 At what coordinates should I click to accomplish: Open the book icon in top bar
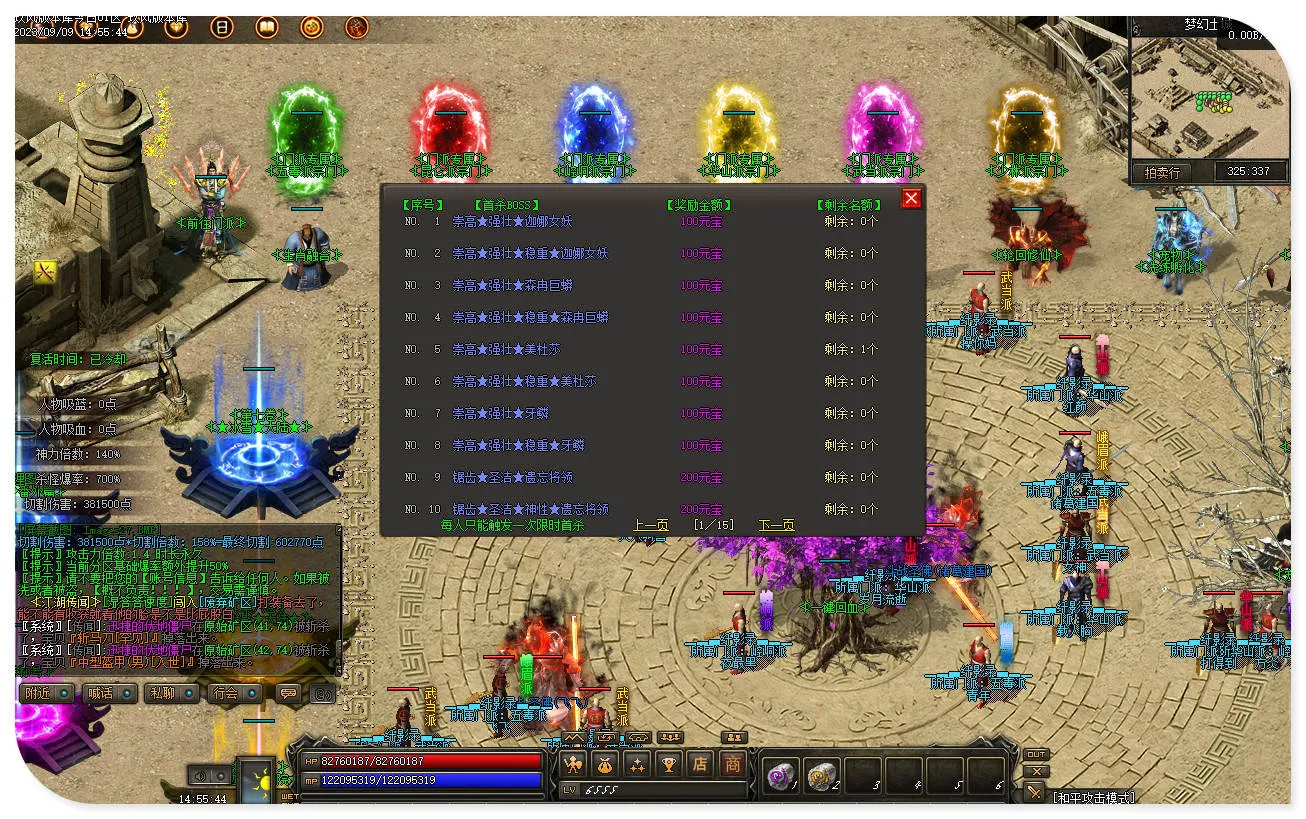click(x=267, y=27)
